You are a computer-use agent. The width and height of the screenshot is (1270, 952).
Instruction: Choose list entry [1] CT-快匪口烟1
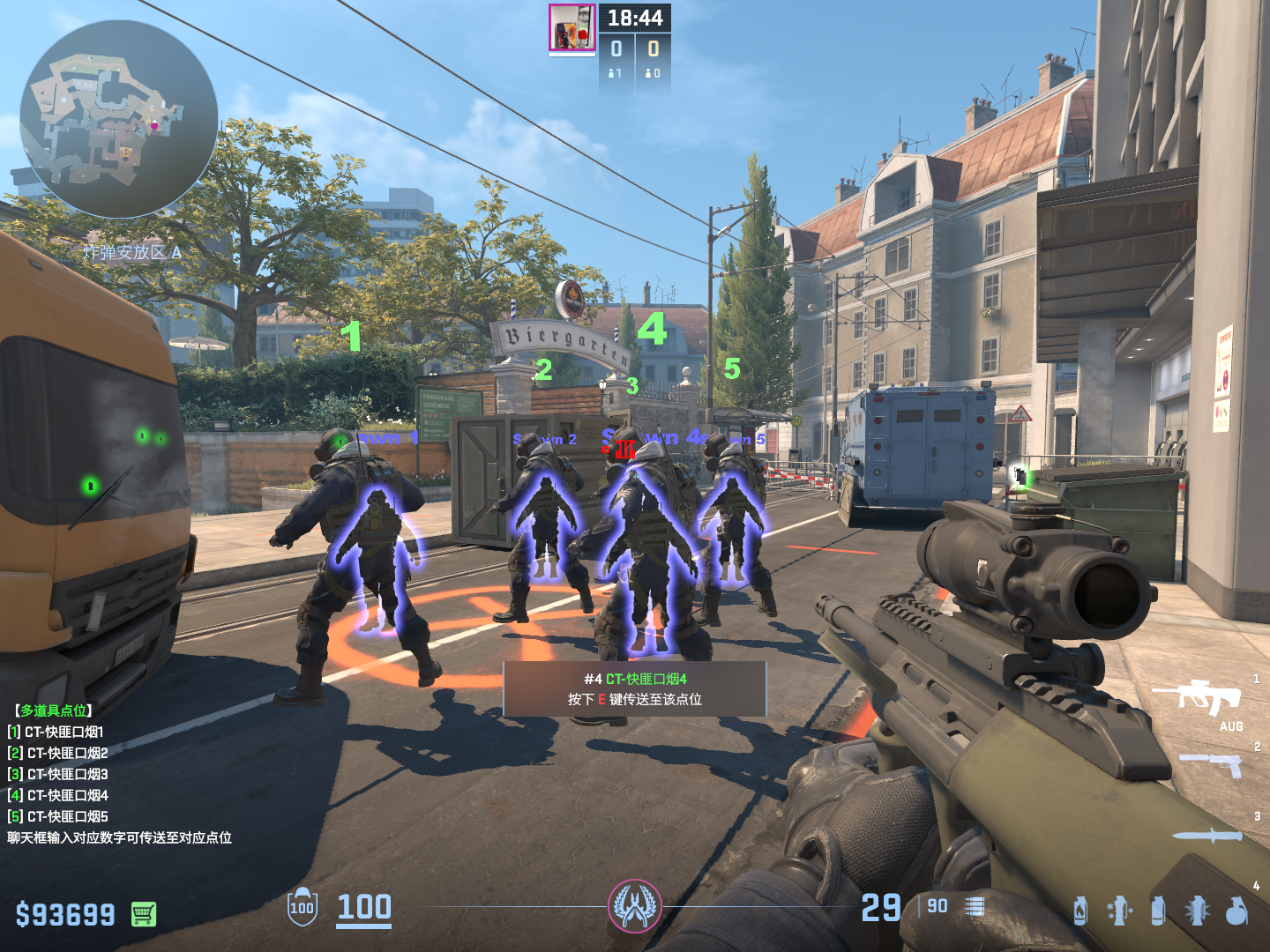[56, 732]
